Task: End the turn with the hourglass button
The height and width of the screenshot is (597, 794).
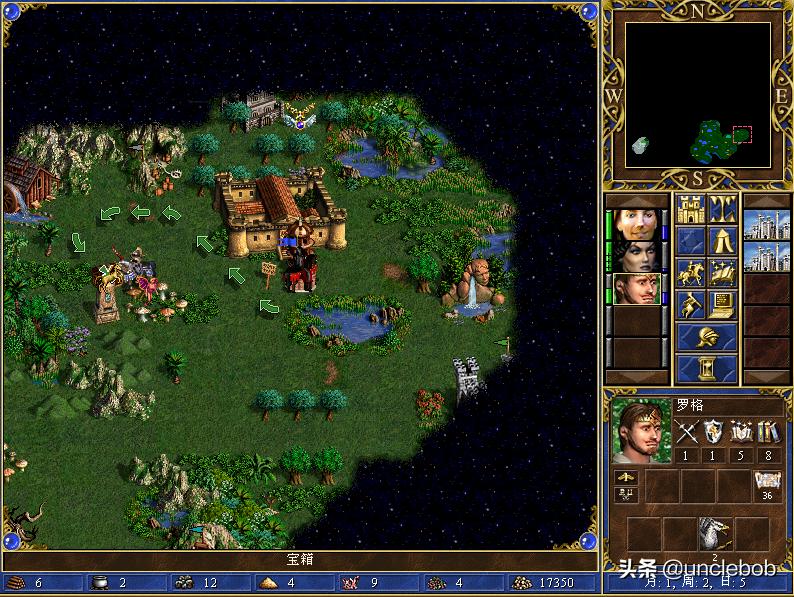Action: click(x=707, y=368)
